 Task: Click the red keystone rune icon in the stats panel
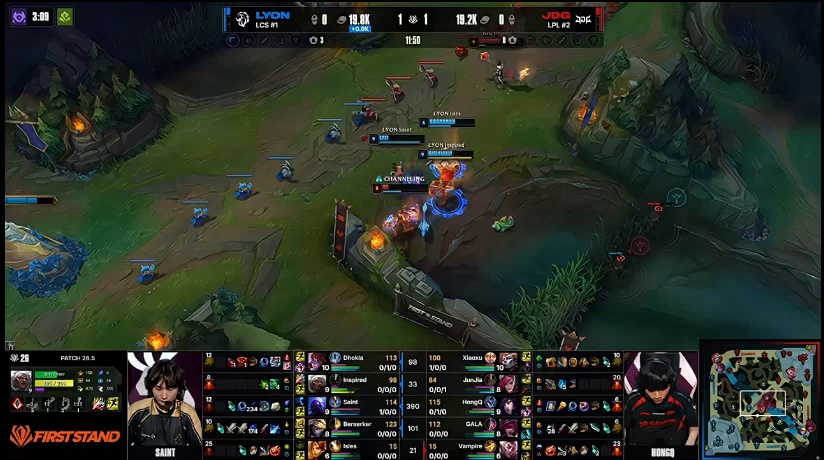point(18,403)
